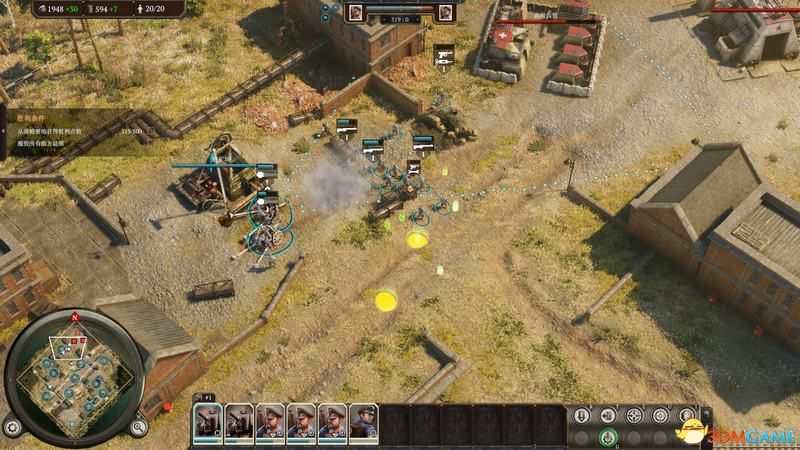Select the first artillery gun unit portrait

(x=208, y=421)
